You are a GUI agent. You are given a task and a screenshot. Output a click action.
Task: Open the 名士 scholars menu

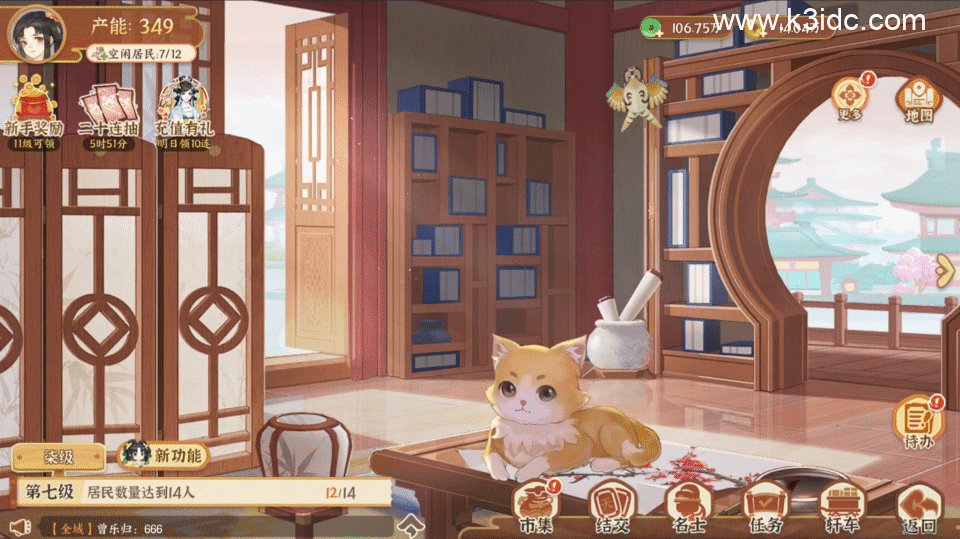point(687,506)
